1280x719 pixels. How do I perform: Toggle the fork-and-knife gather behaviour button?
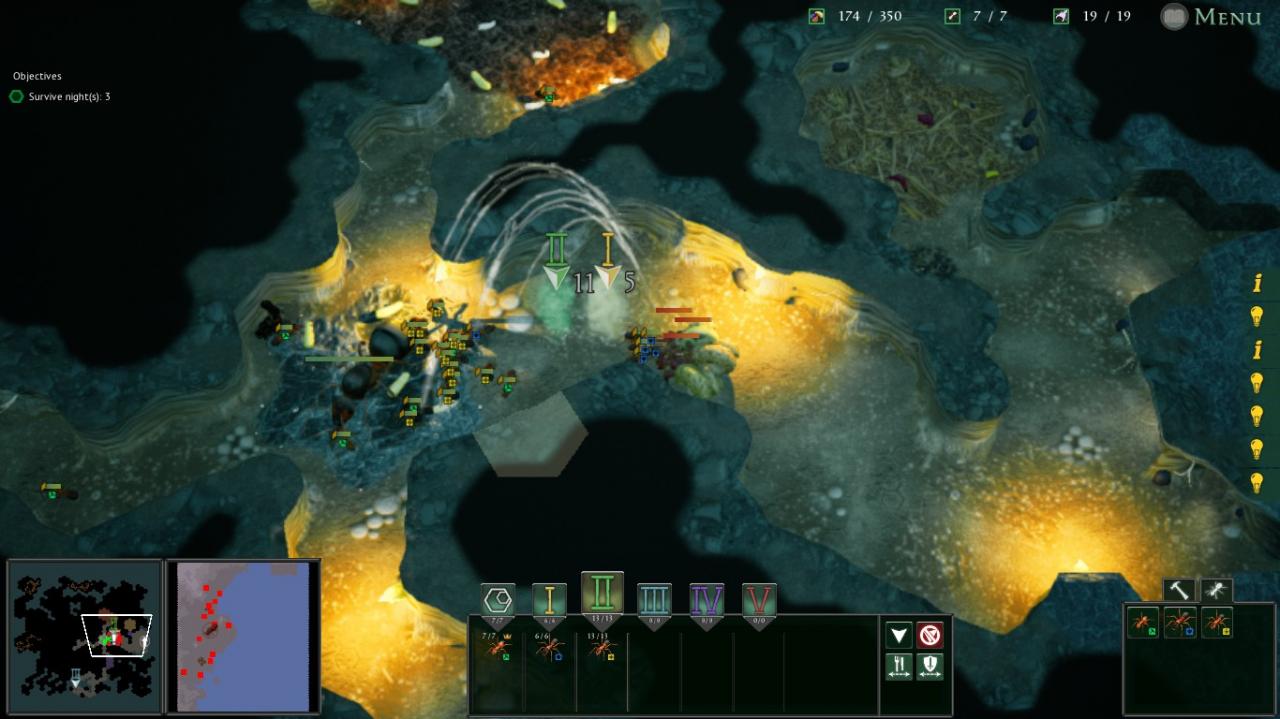pyautogui.click(x=899, y=667)
